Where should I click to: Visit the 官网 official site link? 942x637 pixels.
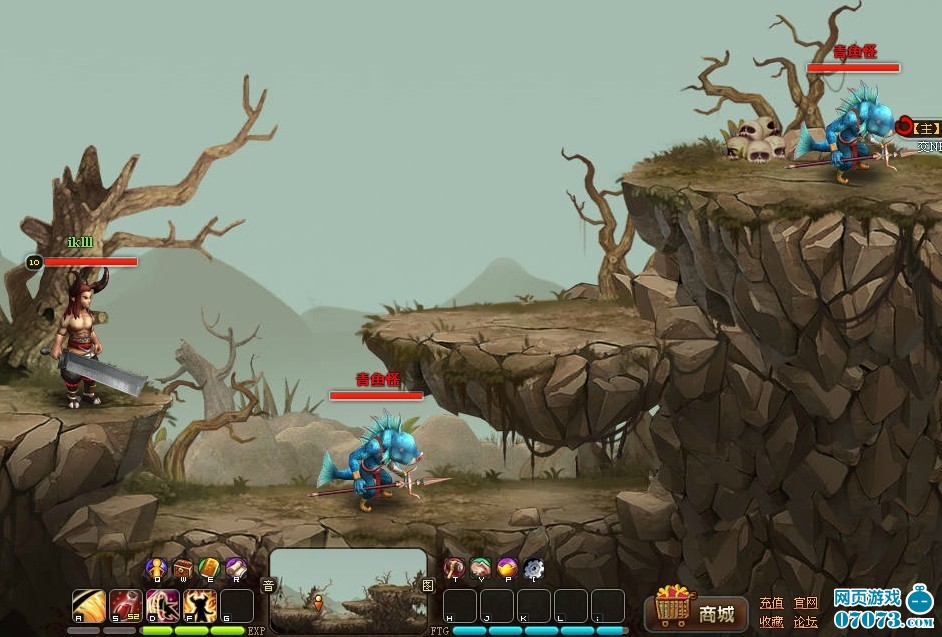(x=805, y=603)
